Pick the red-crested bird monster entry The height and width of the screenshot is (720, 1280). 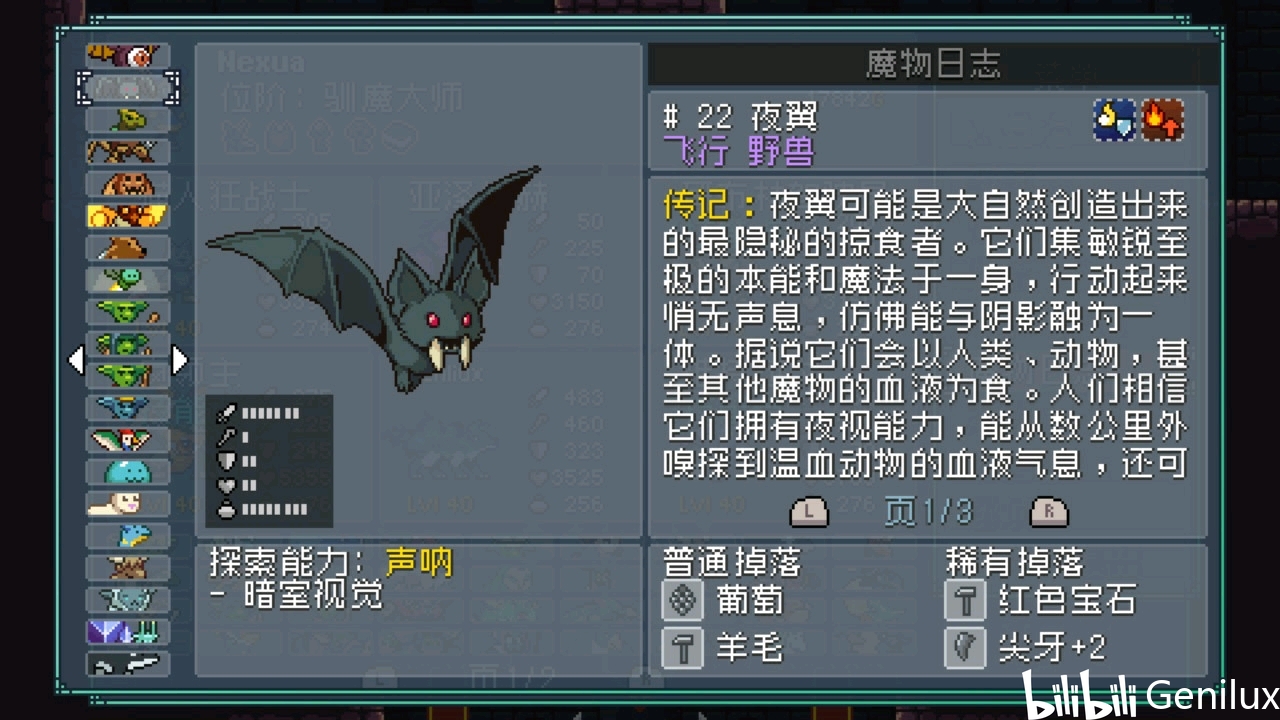point(128,440)
